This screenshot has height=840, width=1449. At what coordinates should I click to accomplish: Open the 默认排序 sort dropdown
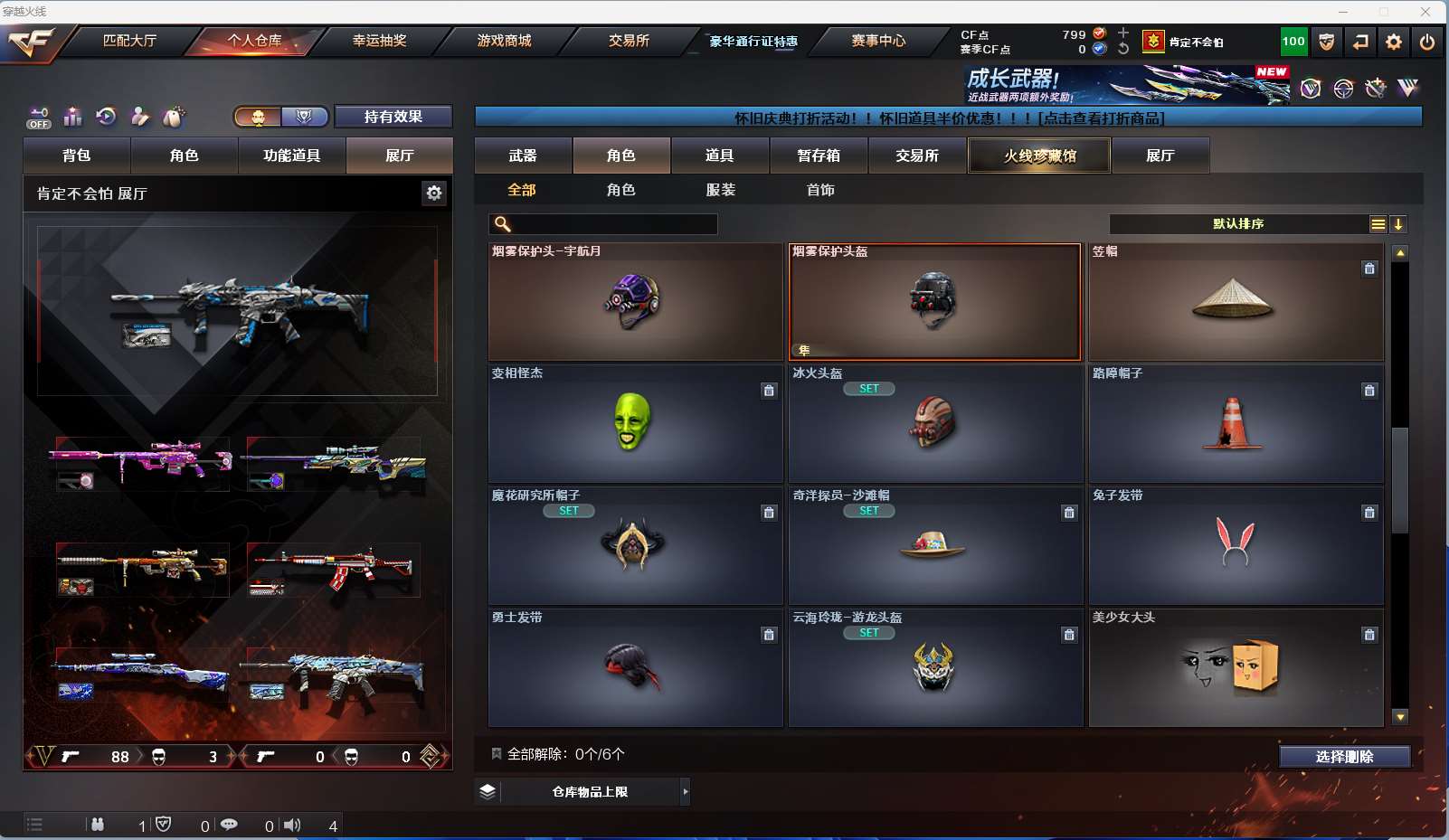coord(1238,224)
